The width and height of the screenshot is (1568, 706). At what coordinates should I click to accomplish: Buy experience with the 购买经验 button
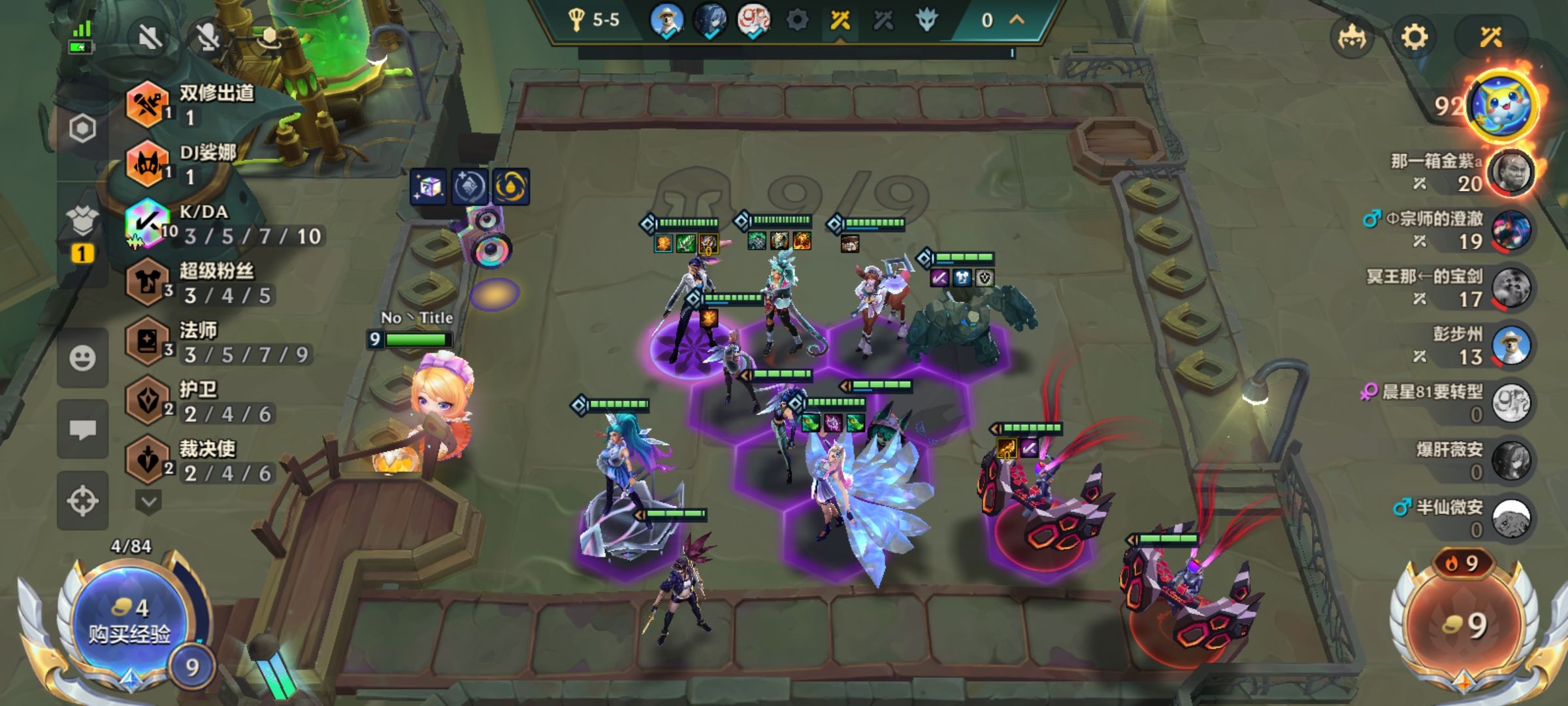[x=129, y=621]
